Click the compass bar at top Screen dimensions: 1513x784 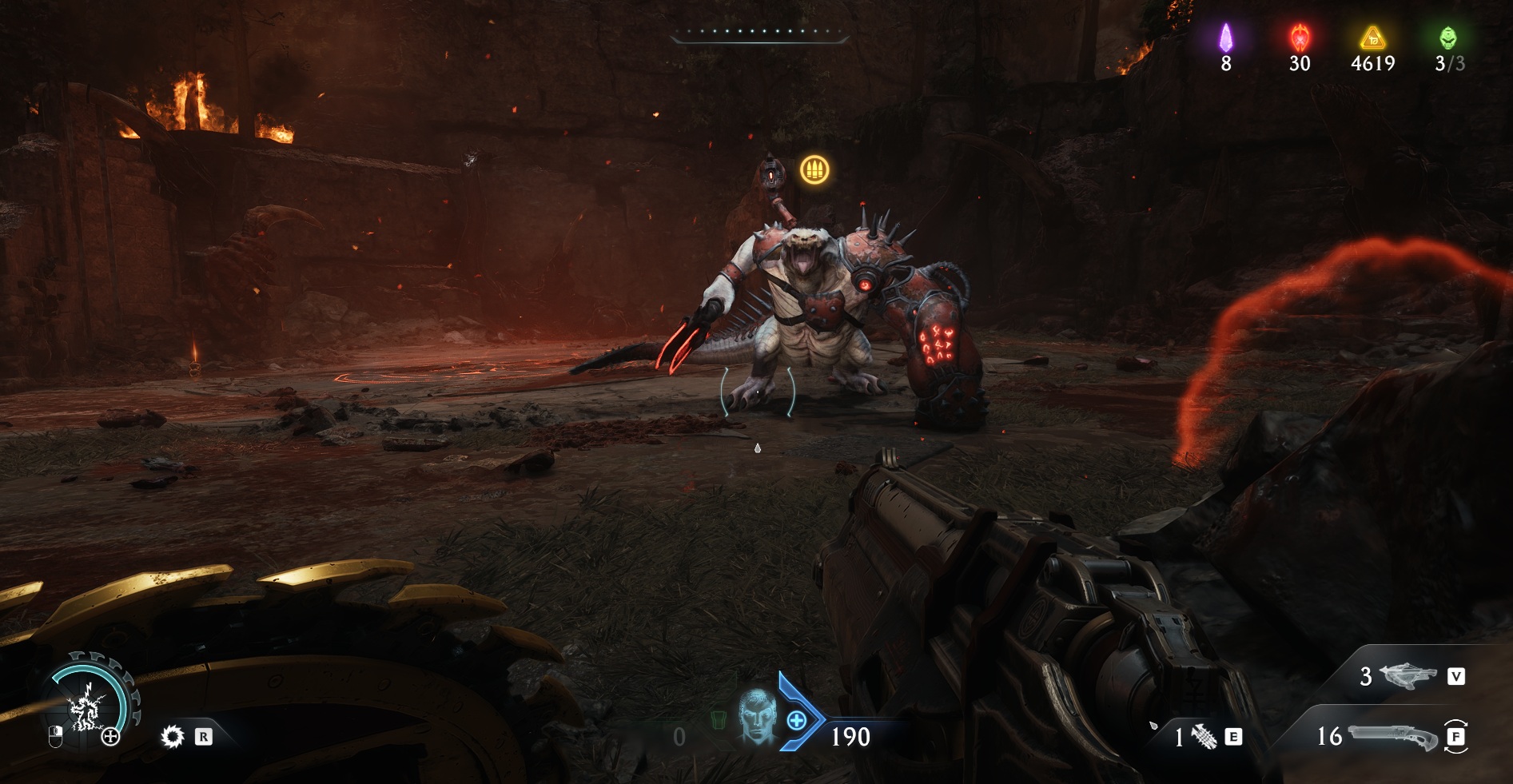point(758,33)
